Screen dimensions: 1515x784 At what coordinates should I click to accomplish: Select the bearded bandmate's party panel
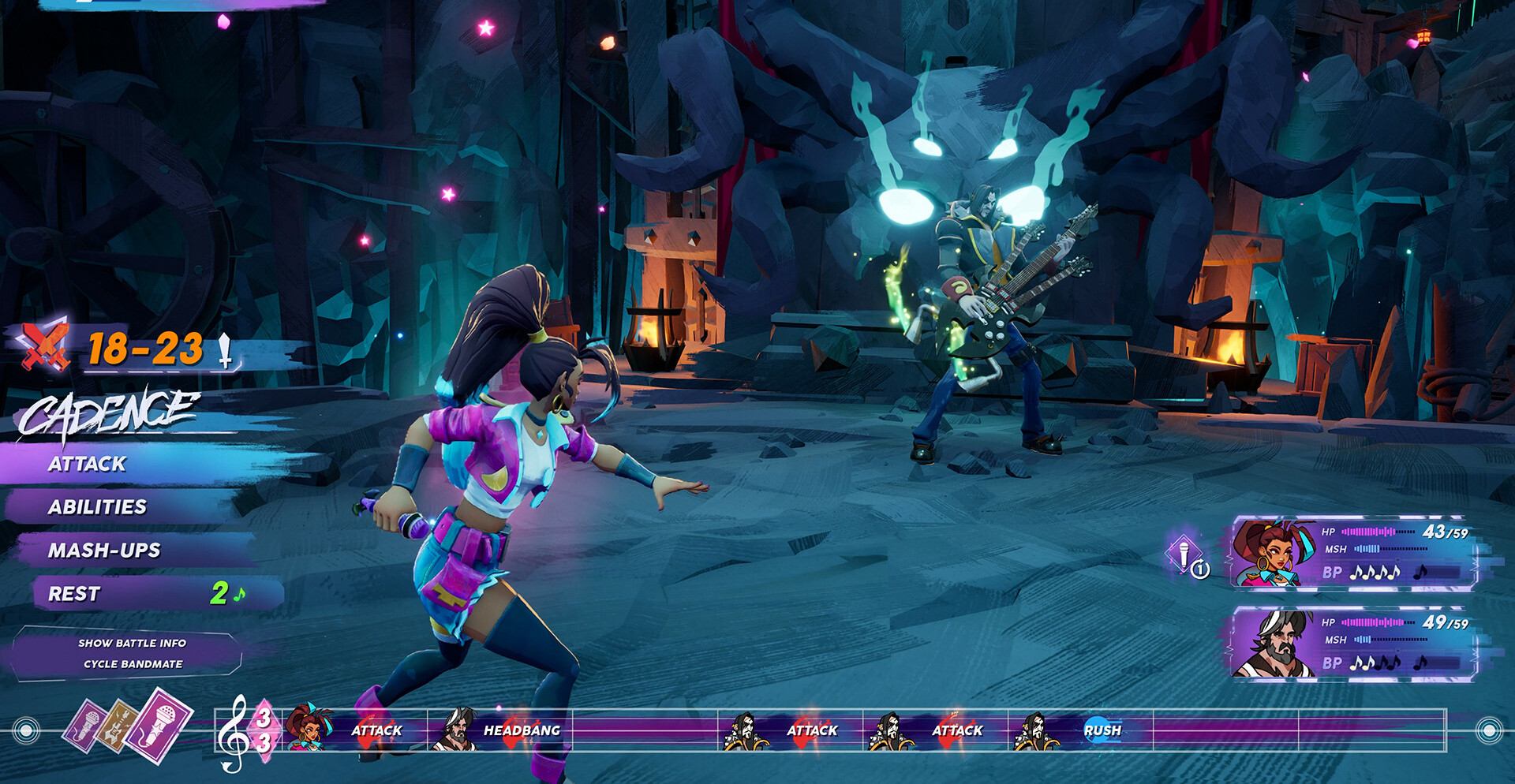click(1352, 644)
